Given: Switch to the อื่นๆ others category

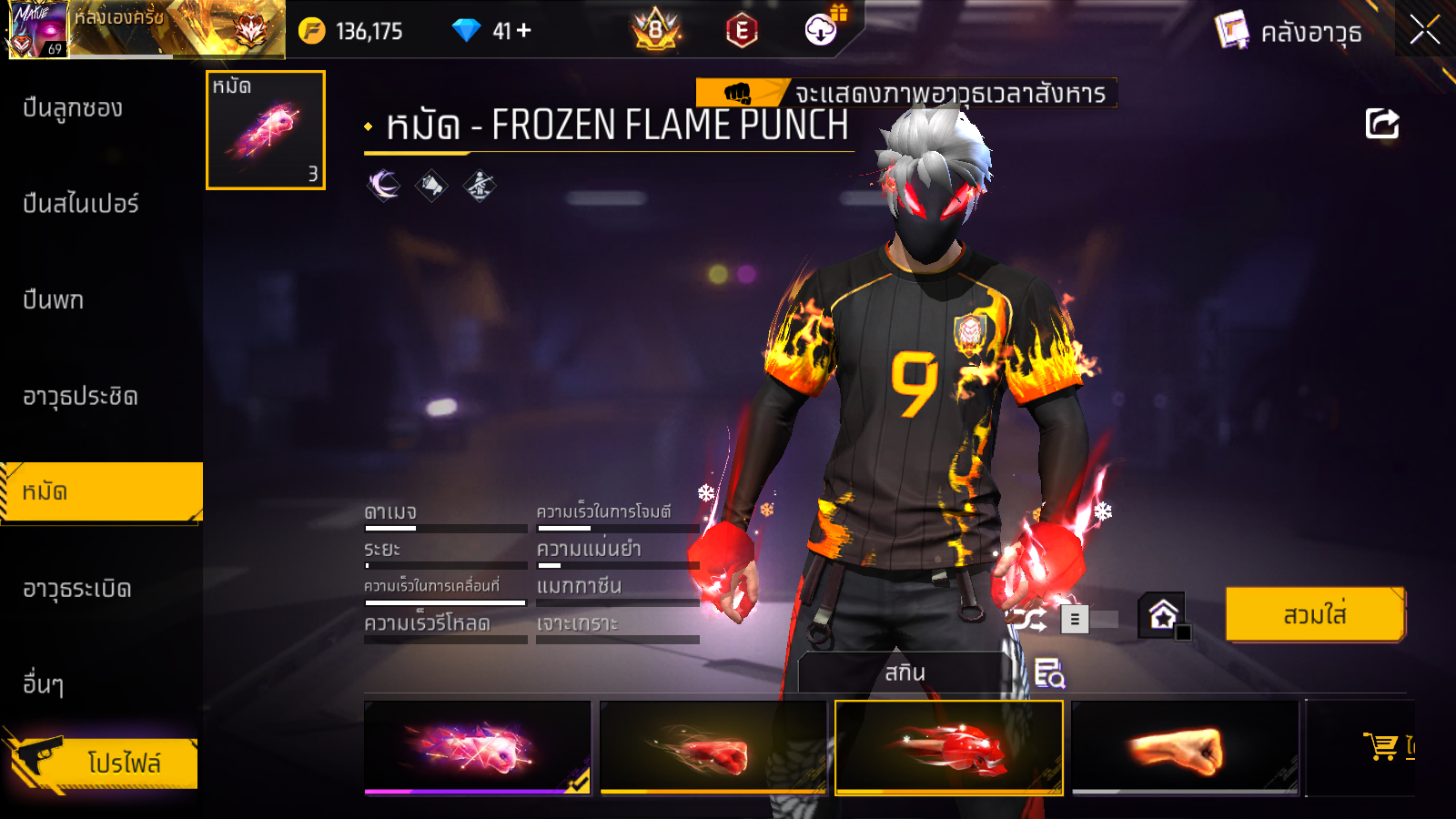Looking at the screenshot, I should (x=43, y=684).
